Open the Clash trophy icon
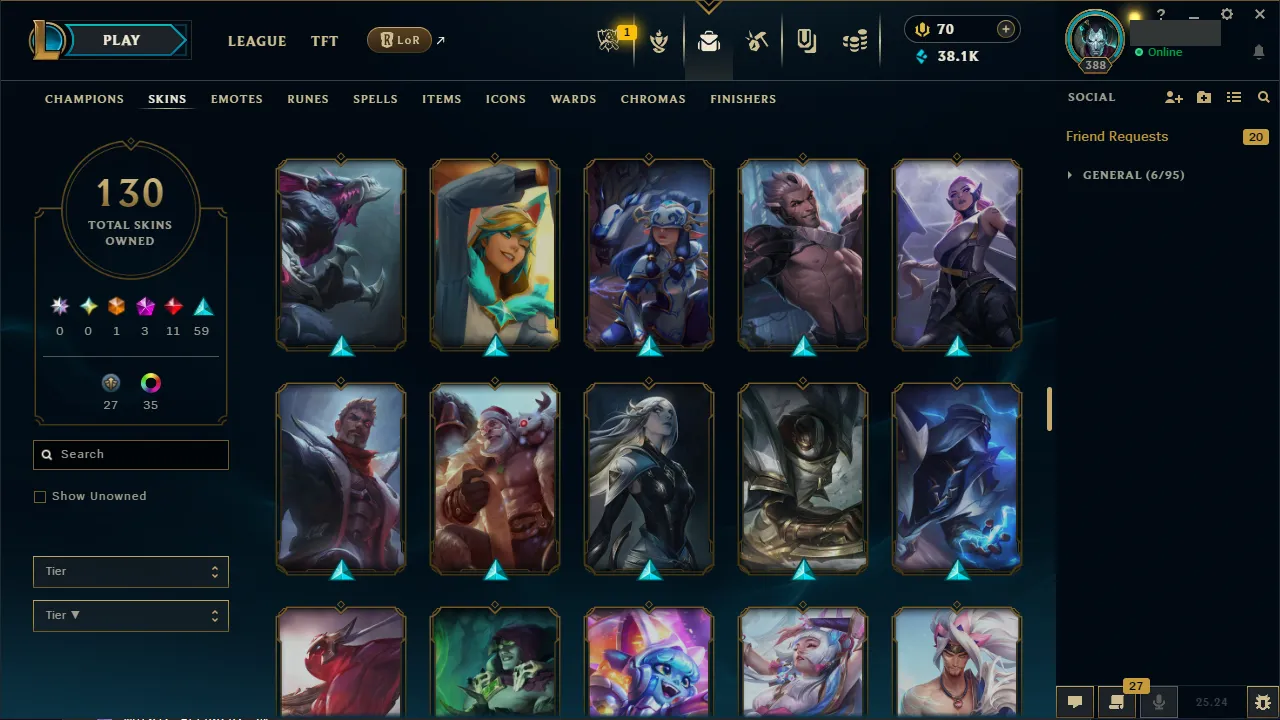 click(x=659, y=42)
